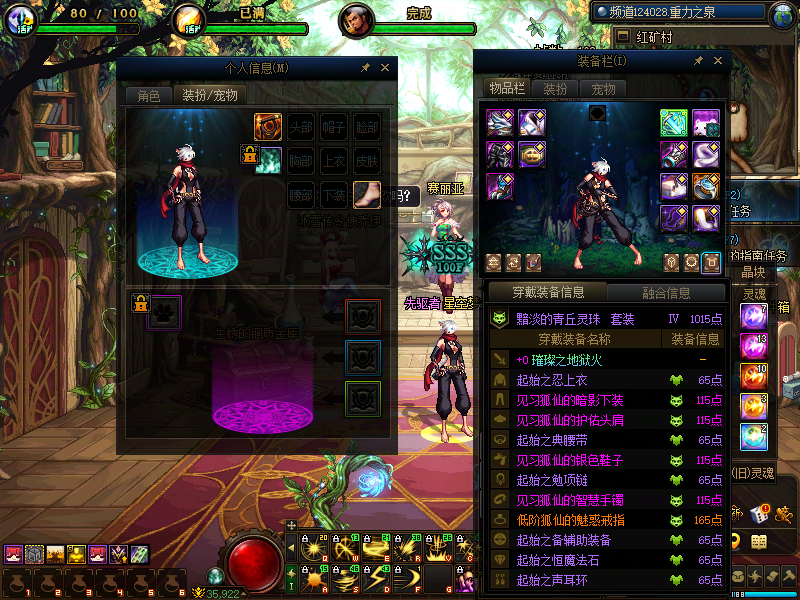Image resolution: width=800 pixels, height=600 pixels.
Task: Switch to the 角色 tab
Action: tap(148, 96)
